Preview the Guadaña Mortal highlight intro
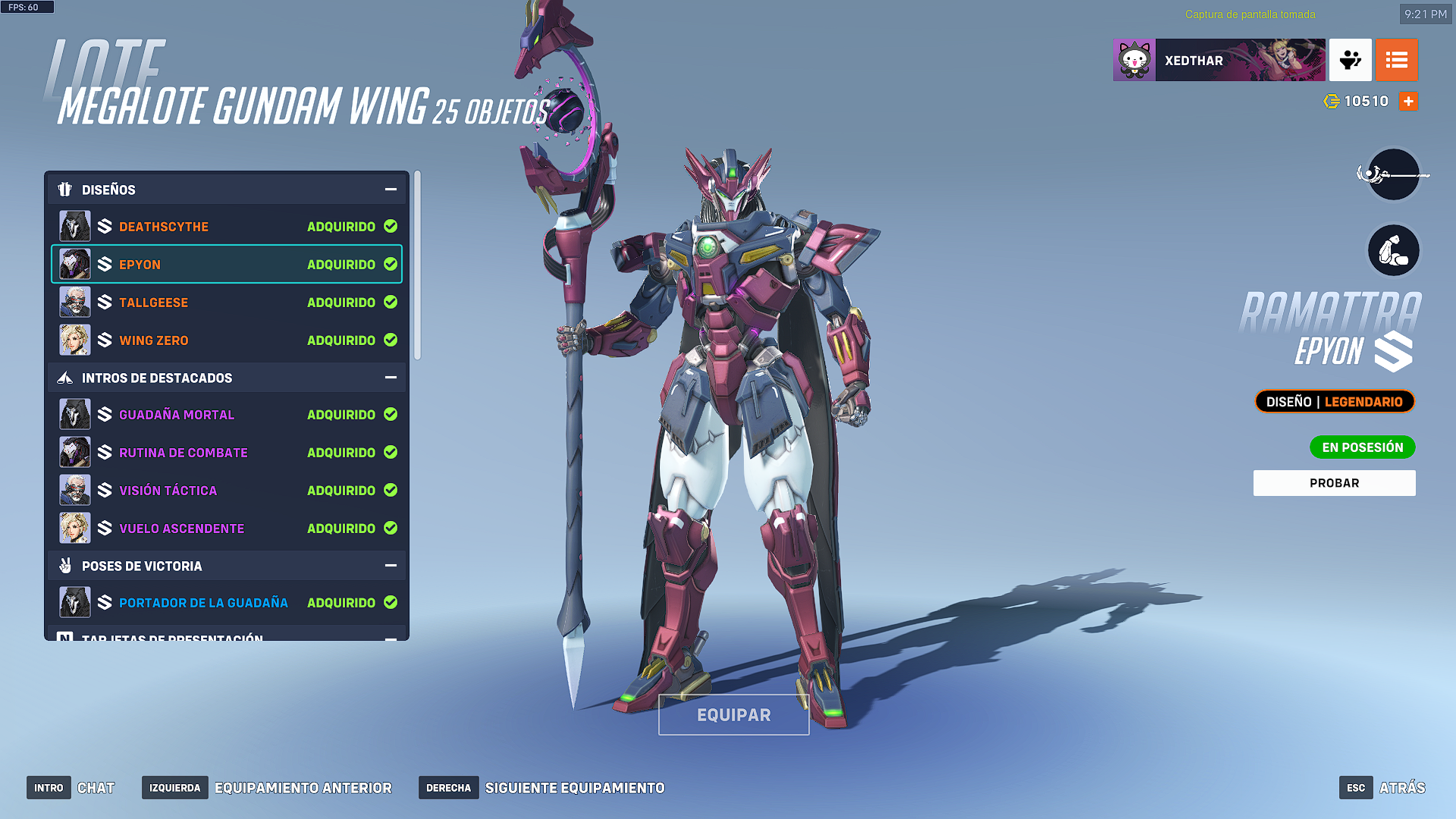1456x819 pixels. pos(226,415)
